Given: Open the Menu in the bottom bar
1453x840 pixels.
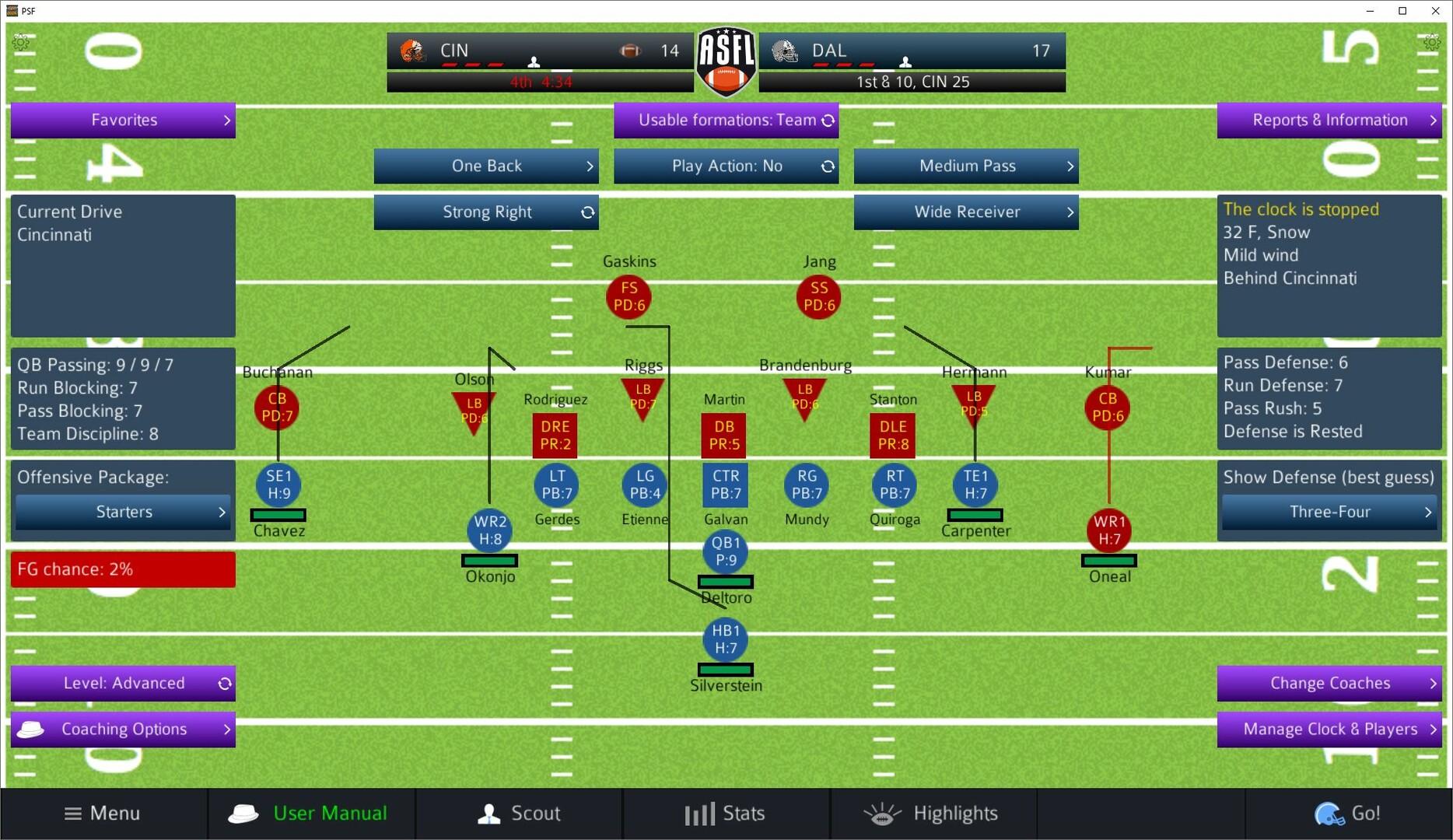Looking at the screenshot, I should pyautogui.click(x=102, y=814).
